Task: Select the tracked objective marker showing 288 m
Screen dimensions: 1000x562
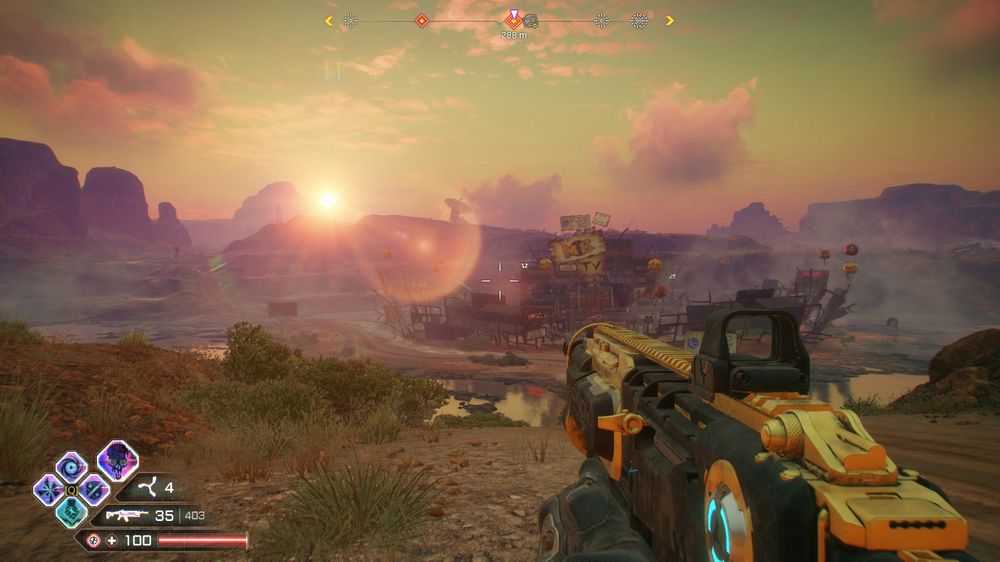Action: coord(514,20)
